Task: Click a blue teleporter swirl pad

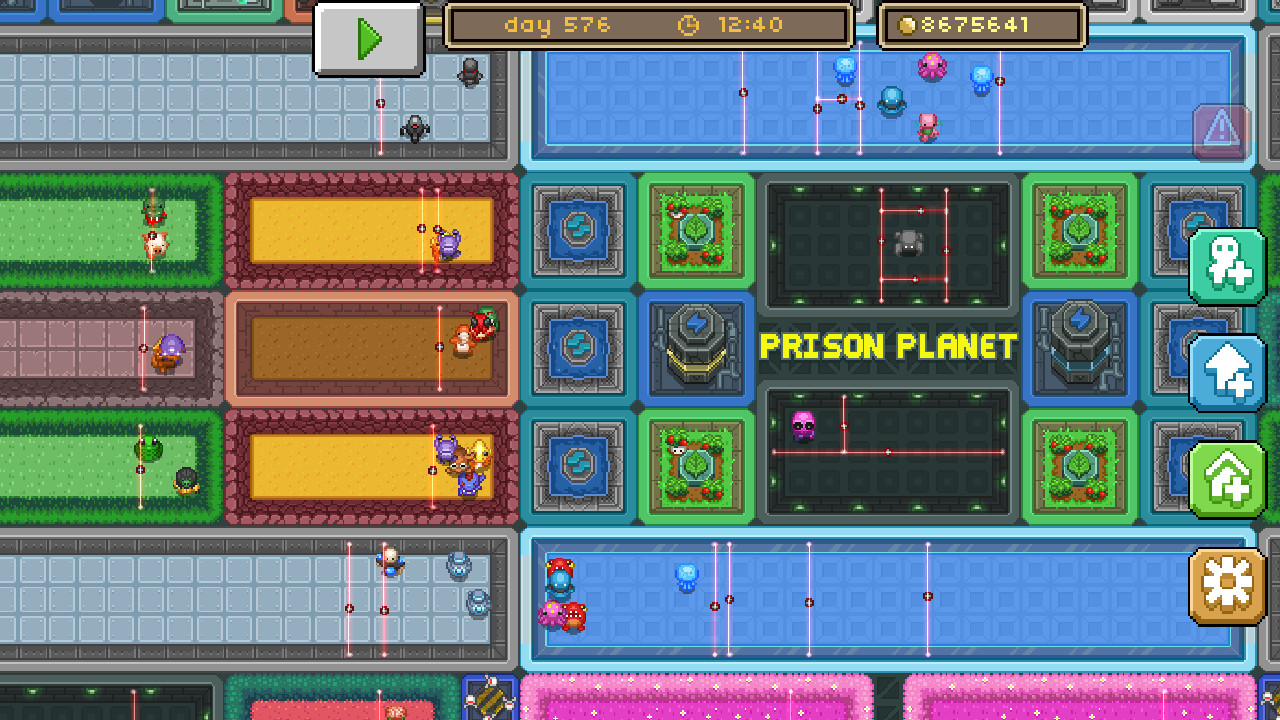Action: (578, 229)
